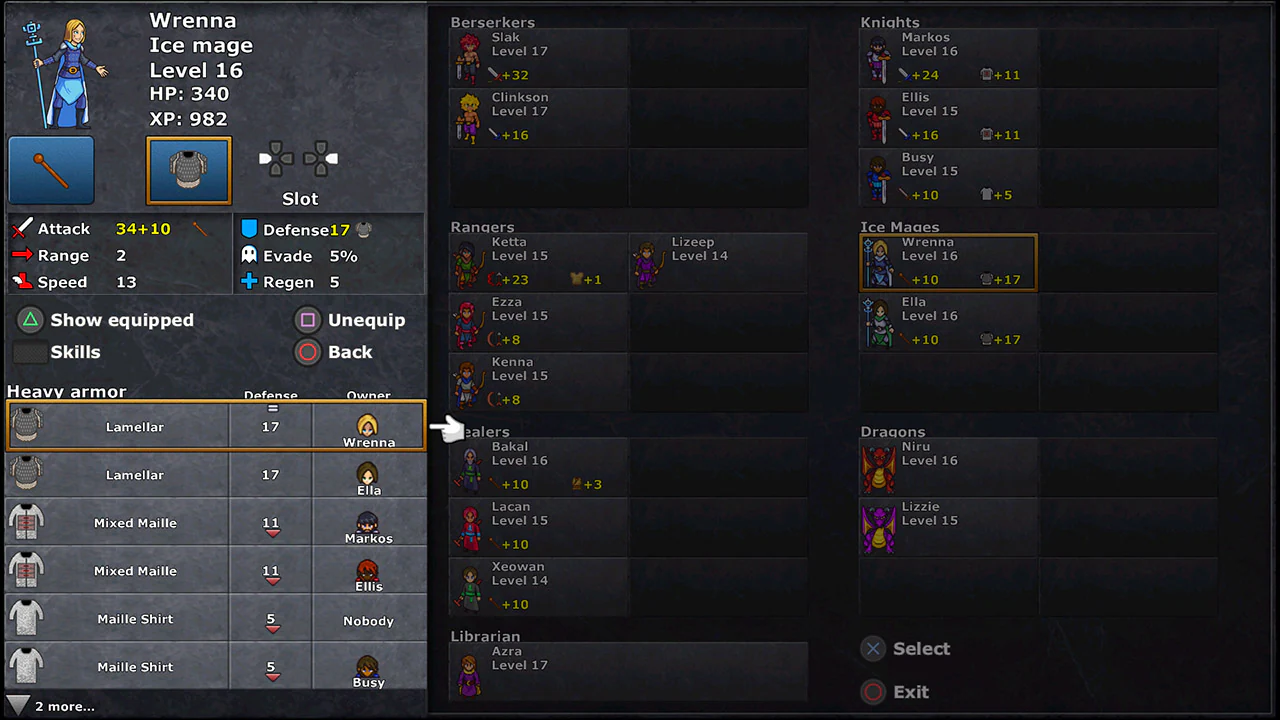This screenshot has width=1280, height=720.
Task: Select Wrenna's equipped staff weapon icon
Action: pyautogui.click(x=49, y=171)
